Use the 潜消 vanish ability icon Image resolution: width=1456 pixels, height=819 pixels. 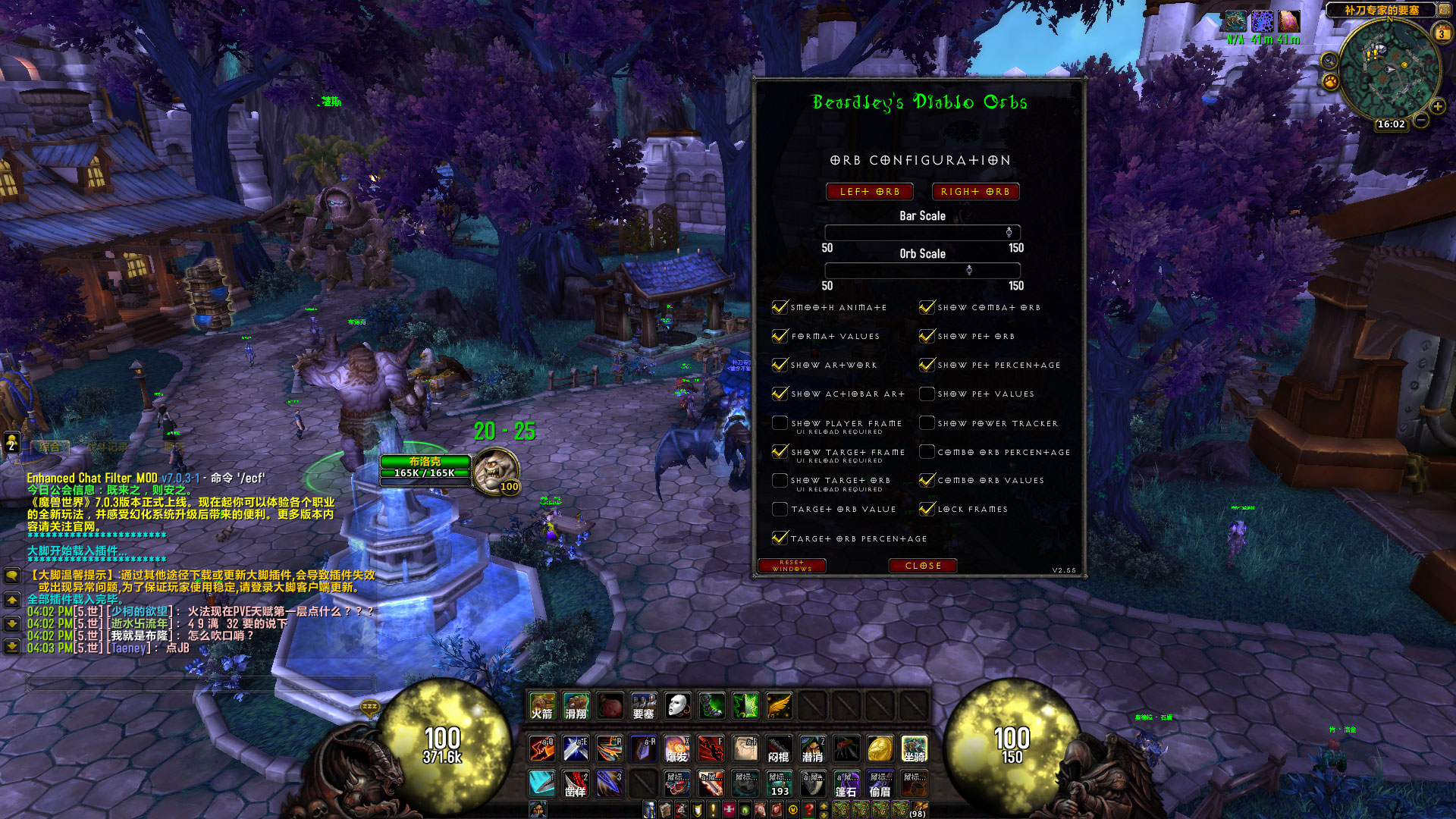point(812,749)
